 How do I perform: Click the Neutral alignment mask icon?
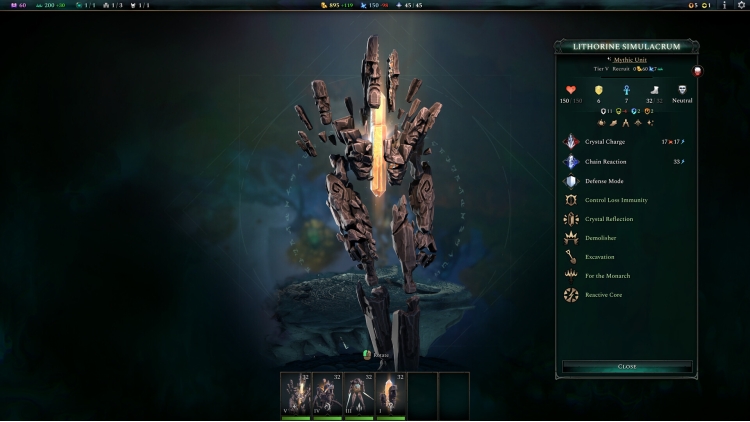[x=682, y=90]
